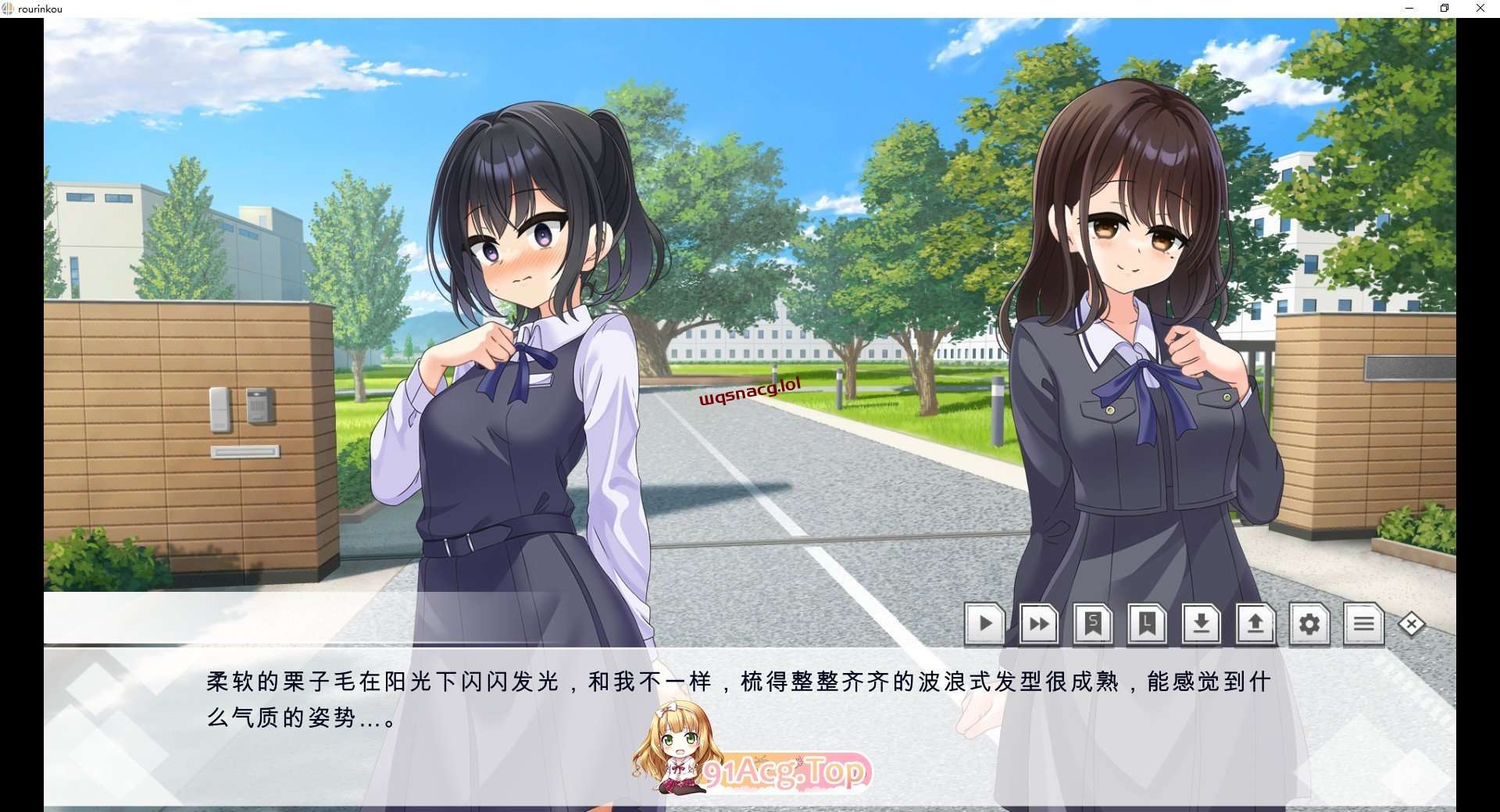Restore down the game window
This screenshot has width=1500, height=812.
click(x=1445, y=8)
